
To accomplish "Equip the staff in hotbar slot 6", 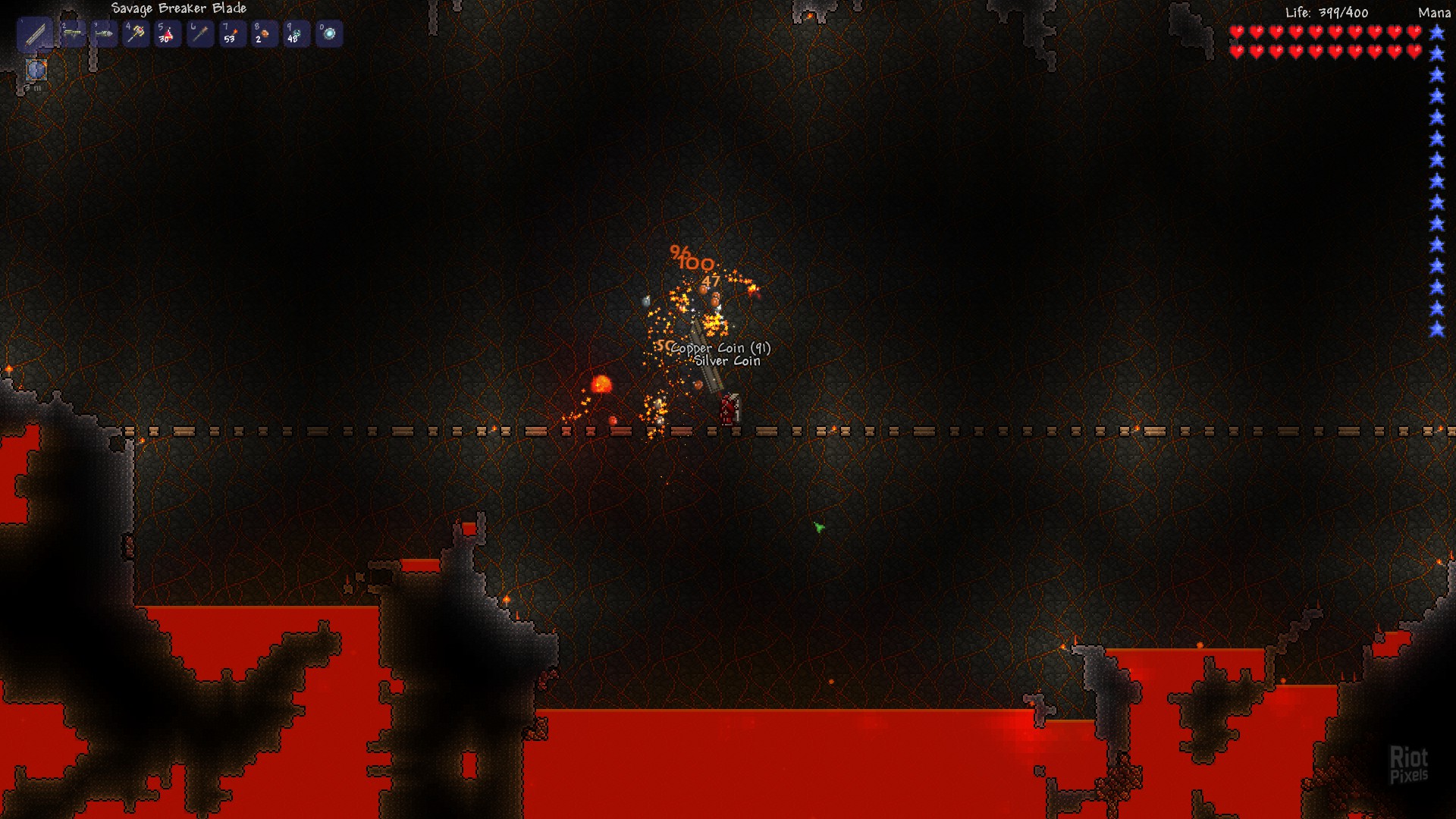I will click(x=200, y=34).
